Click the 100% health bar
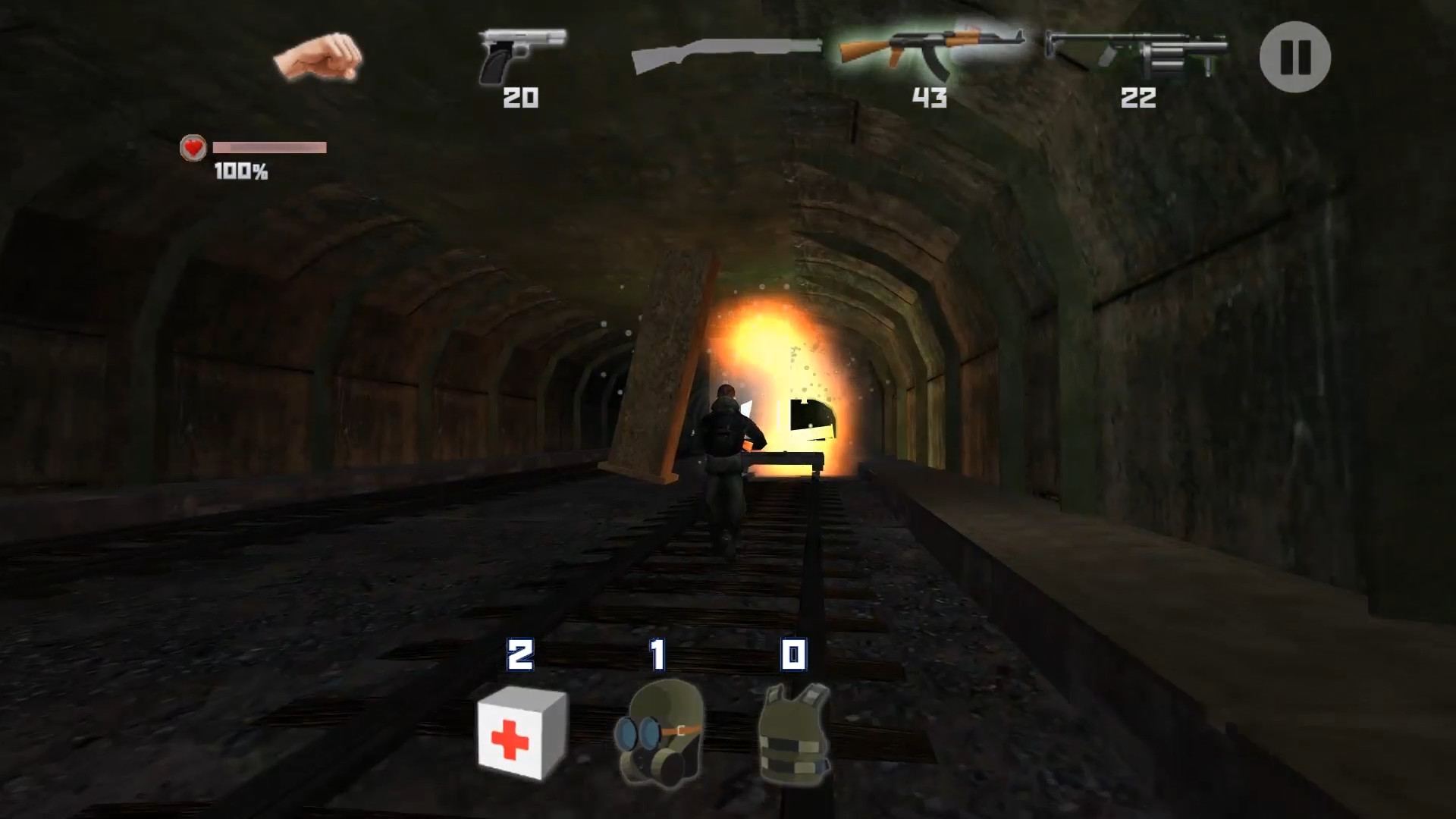Screen dimensions: 1456x819 pyautogui.click(x=269, y=149)
